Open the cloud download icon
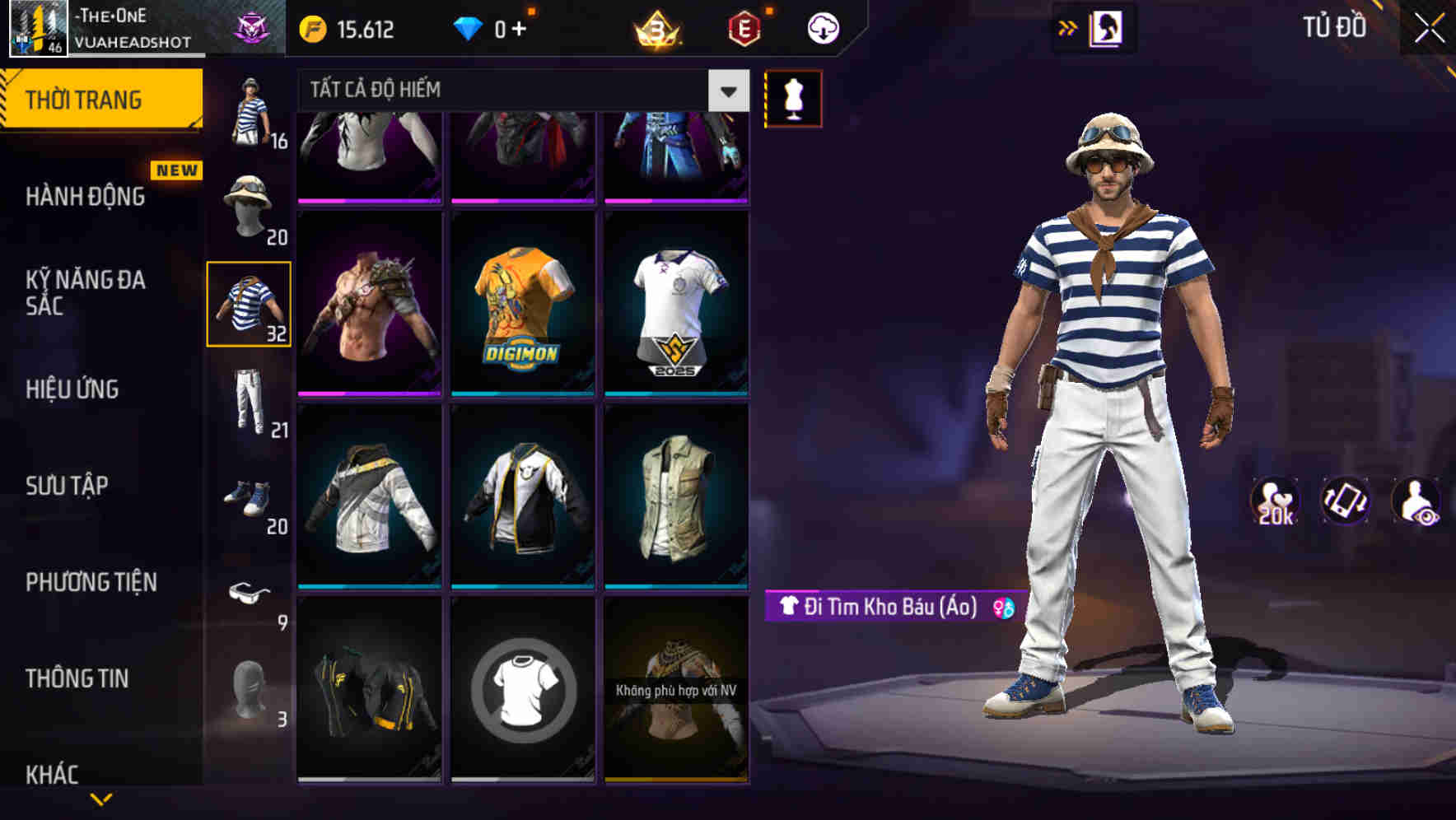The width and height of the screenshot is (1456, 820). 824,27
